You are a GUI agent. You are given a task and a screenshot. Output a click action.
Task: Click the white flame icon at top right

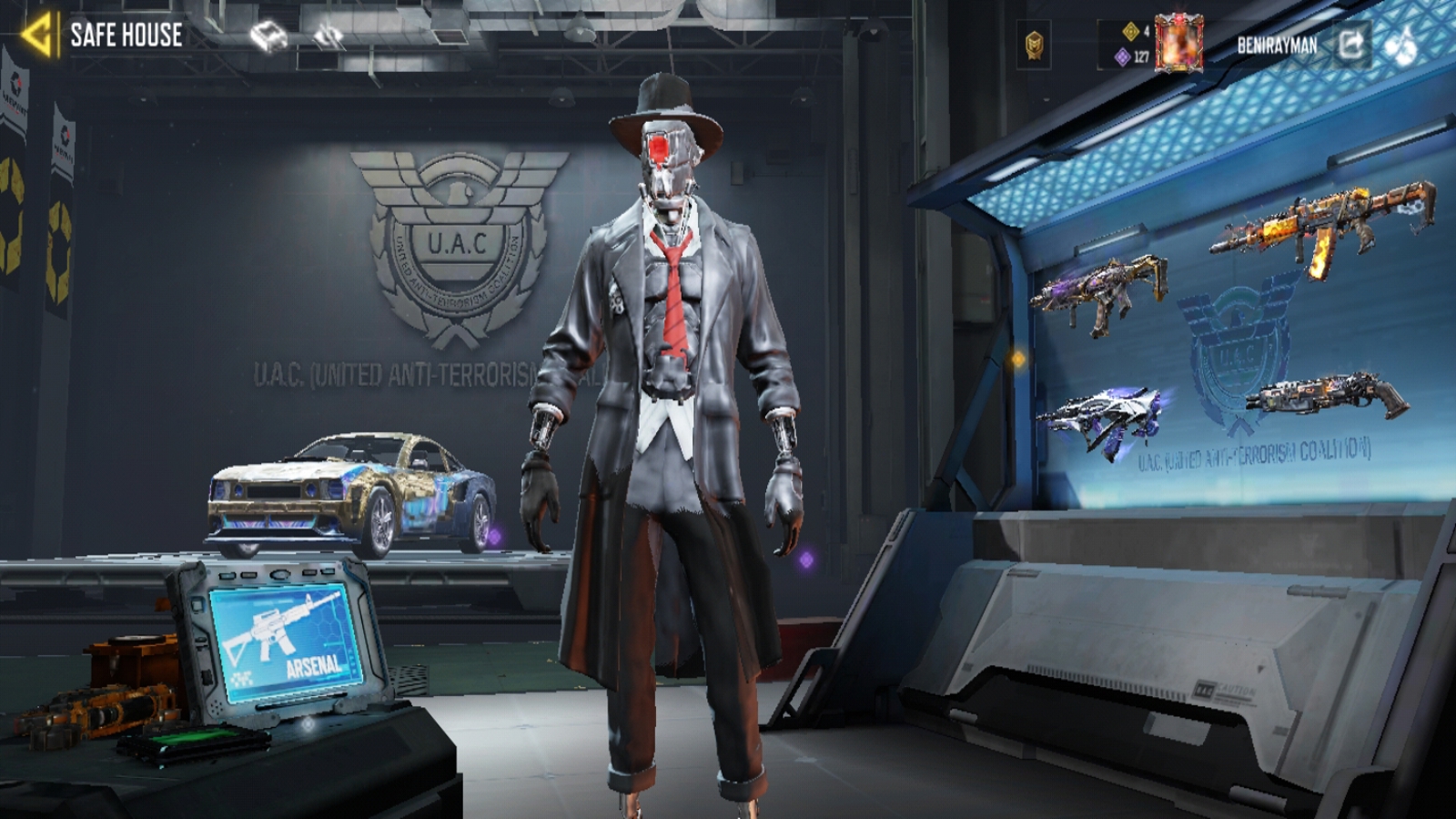coord(1402,45)
